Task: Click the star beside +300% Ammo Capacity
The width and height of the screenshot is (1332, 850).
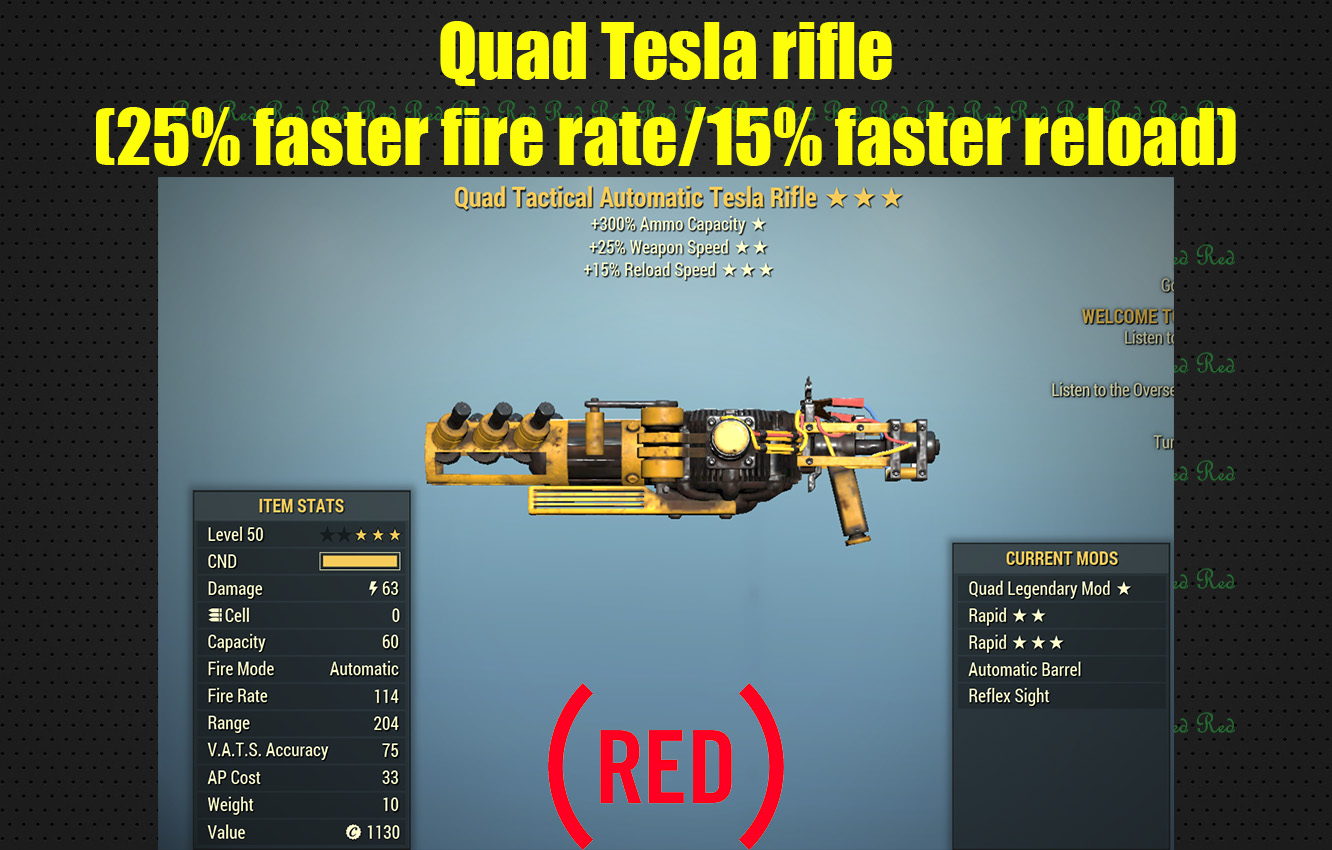Action: point(760,225)
